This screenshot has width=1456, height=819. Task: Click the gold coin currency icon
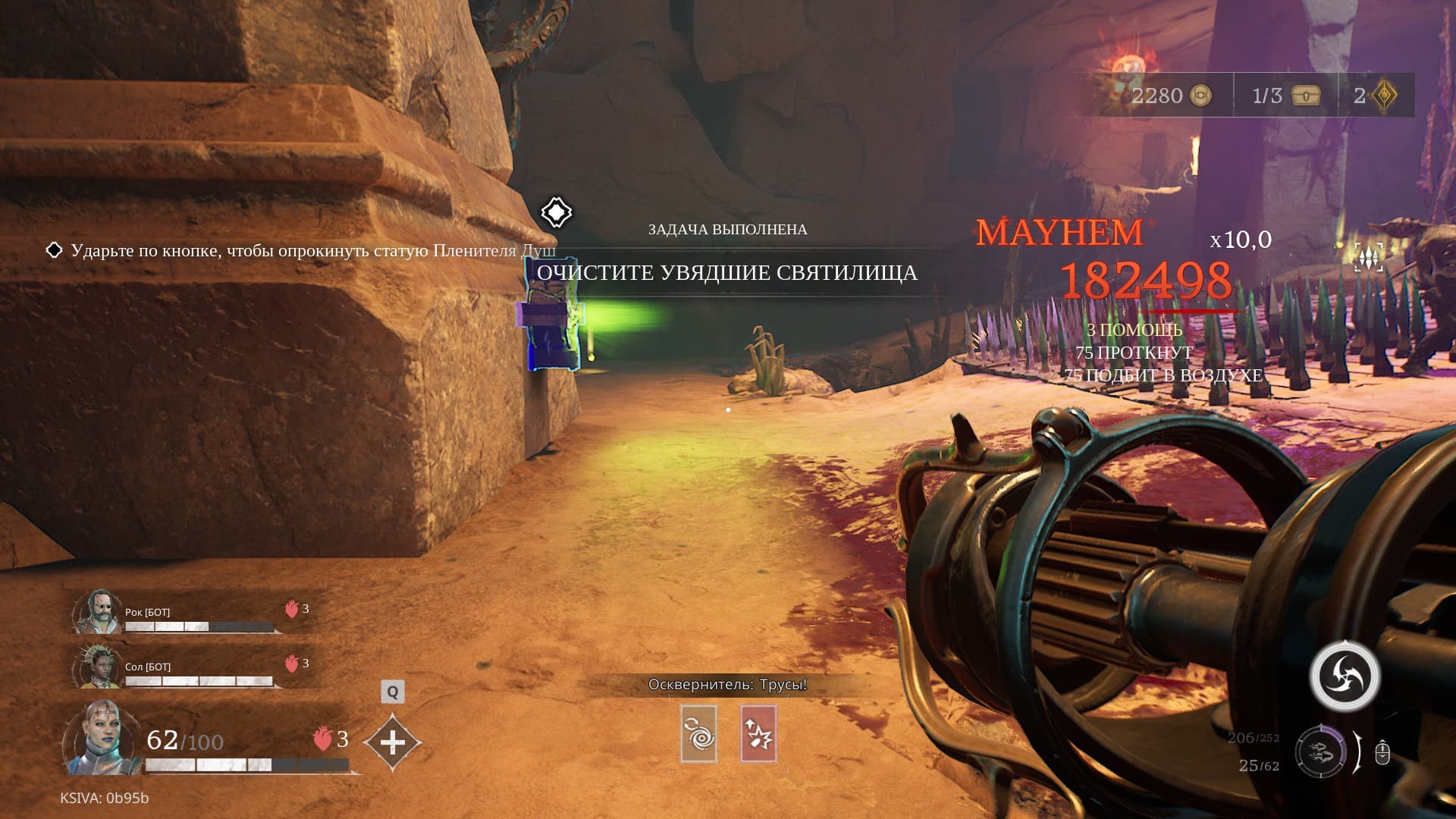1201,96
